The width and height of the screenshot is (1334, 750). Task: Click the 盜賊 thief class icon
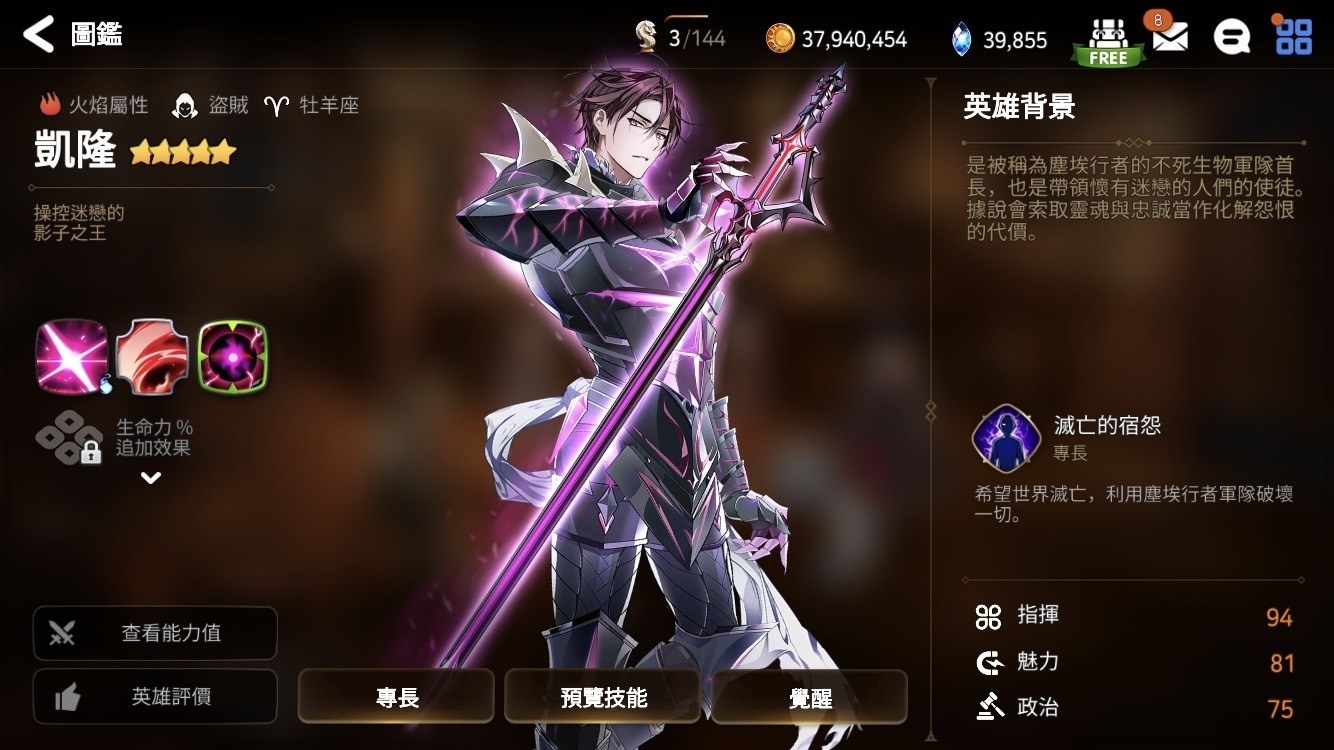click(185, 103)
